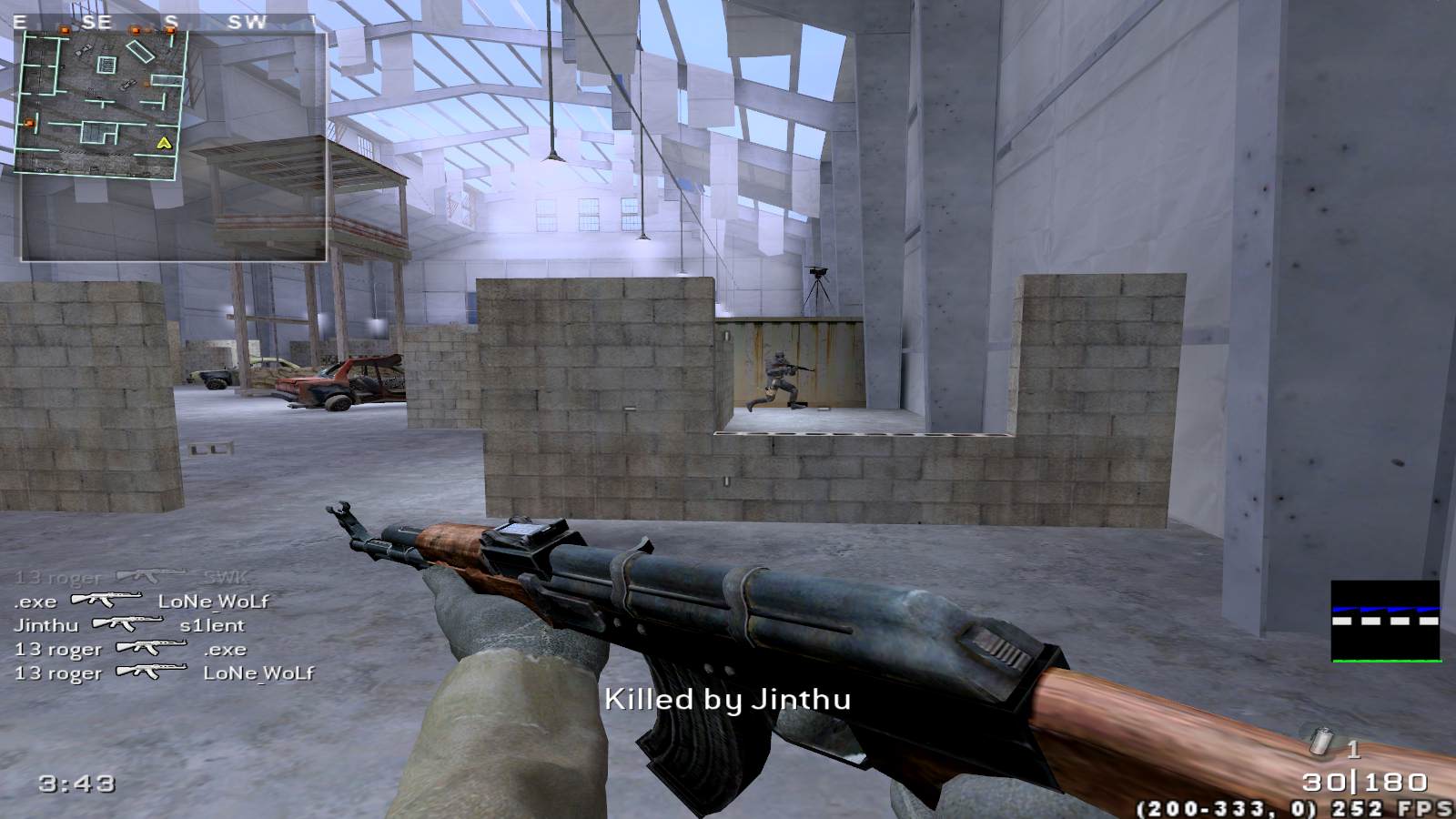Click the compass heading strip above the minimap
This screenshot has height=819, width=1456.
(164, 22)
